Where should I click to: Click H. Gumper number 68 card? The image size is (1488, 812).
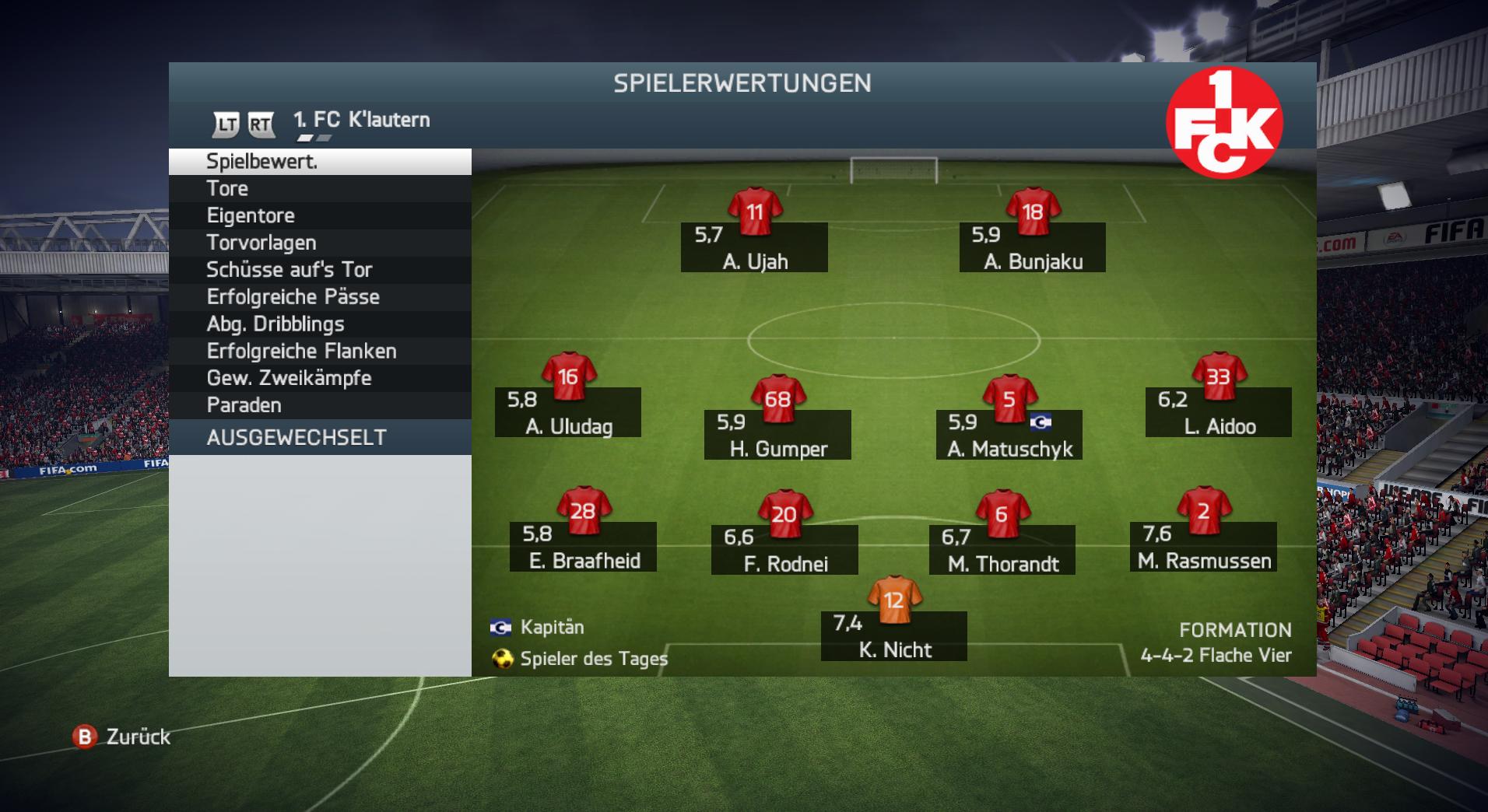[777, 434]
